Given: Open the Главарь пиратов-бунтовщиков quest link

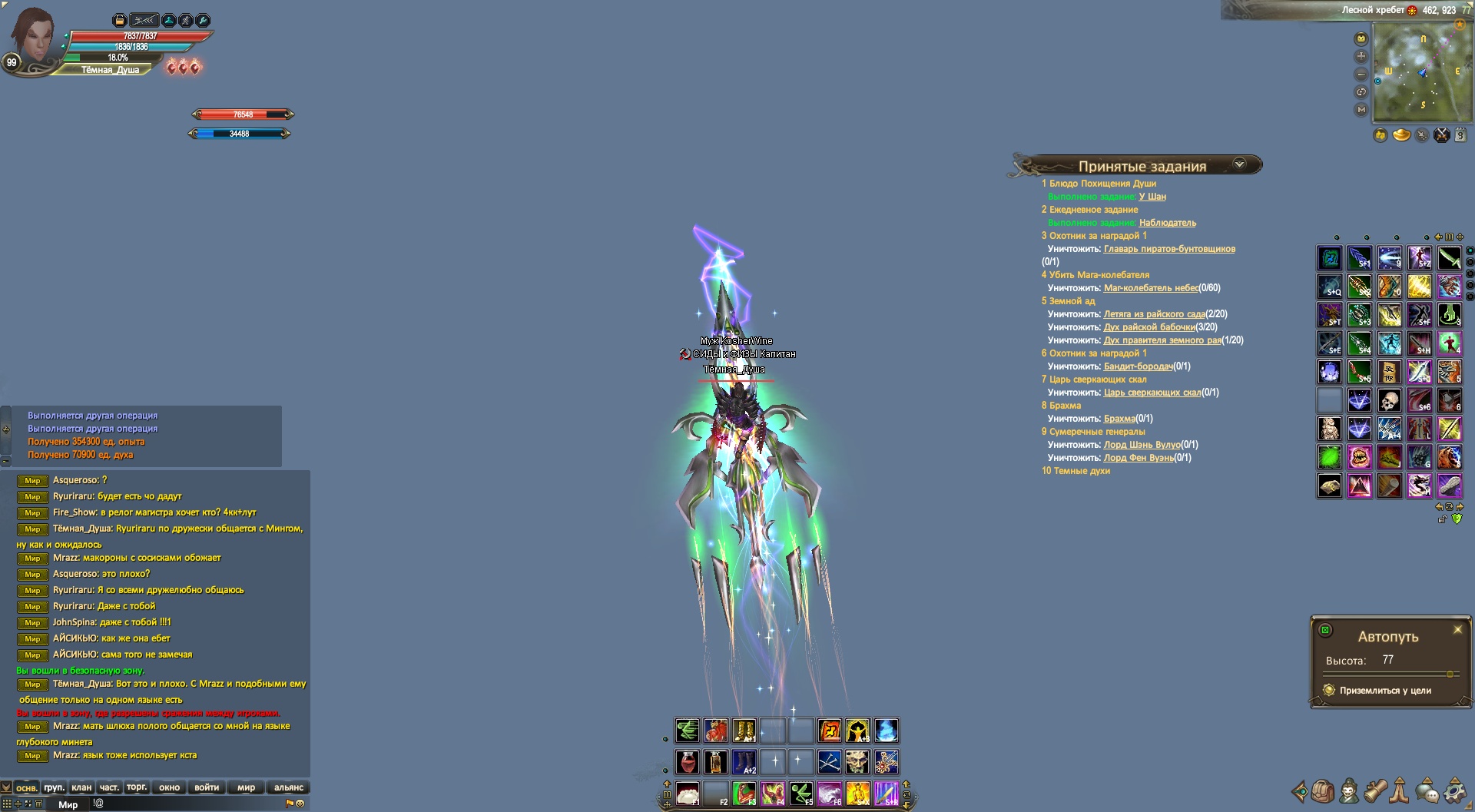Looking at the screenshot, I should 1169,249.
